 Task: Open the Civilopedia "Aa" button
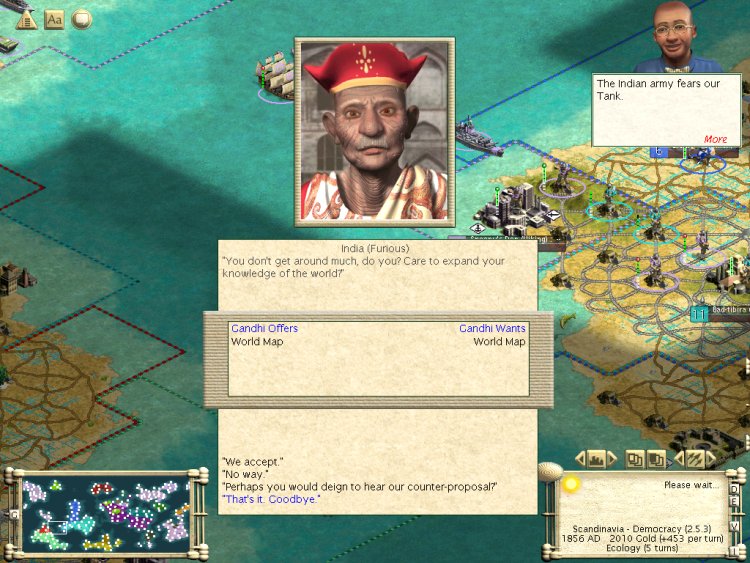pos(54,19)
